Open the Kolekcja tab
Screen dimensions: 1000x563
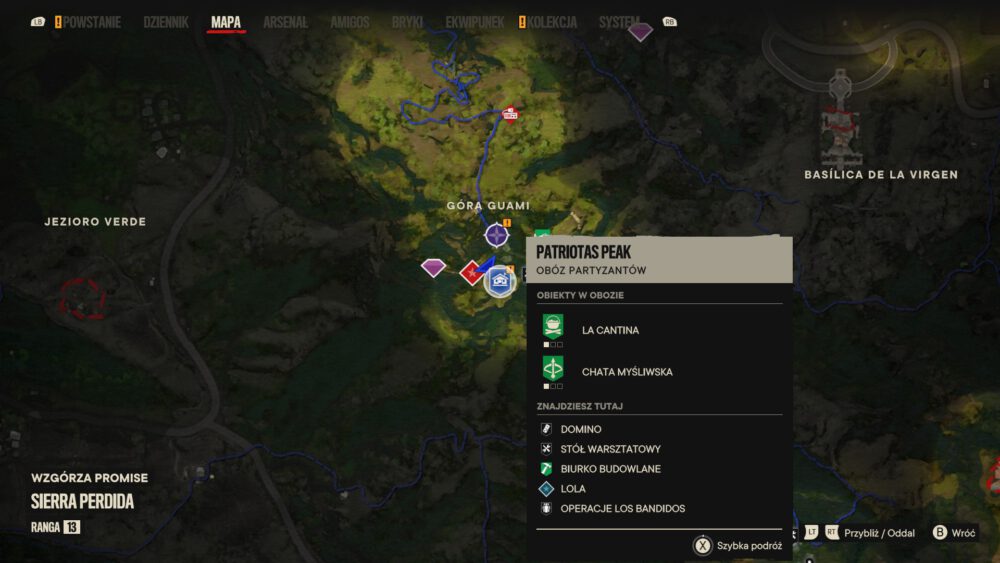(552, 22)
